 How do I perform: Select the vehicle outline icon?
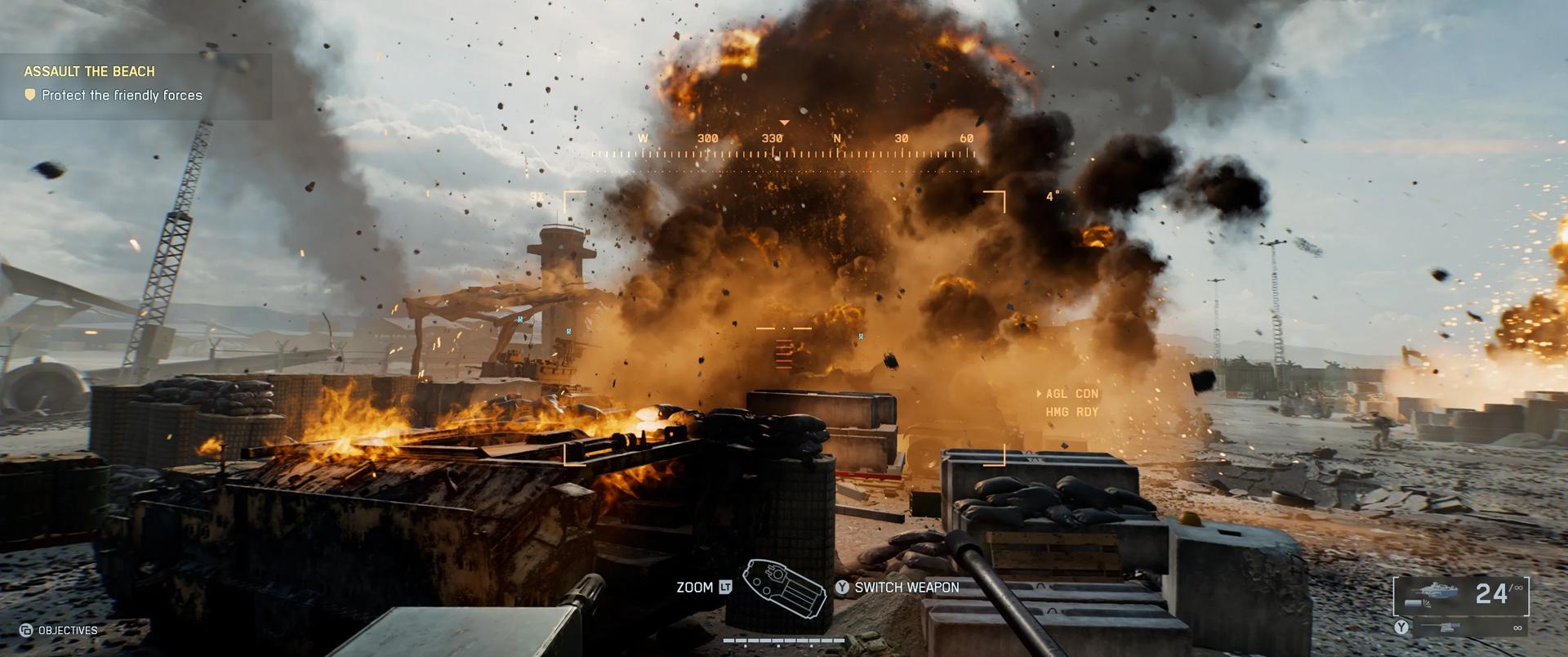coord(784,588)
